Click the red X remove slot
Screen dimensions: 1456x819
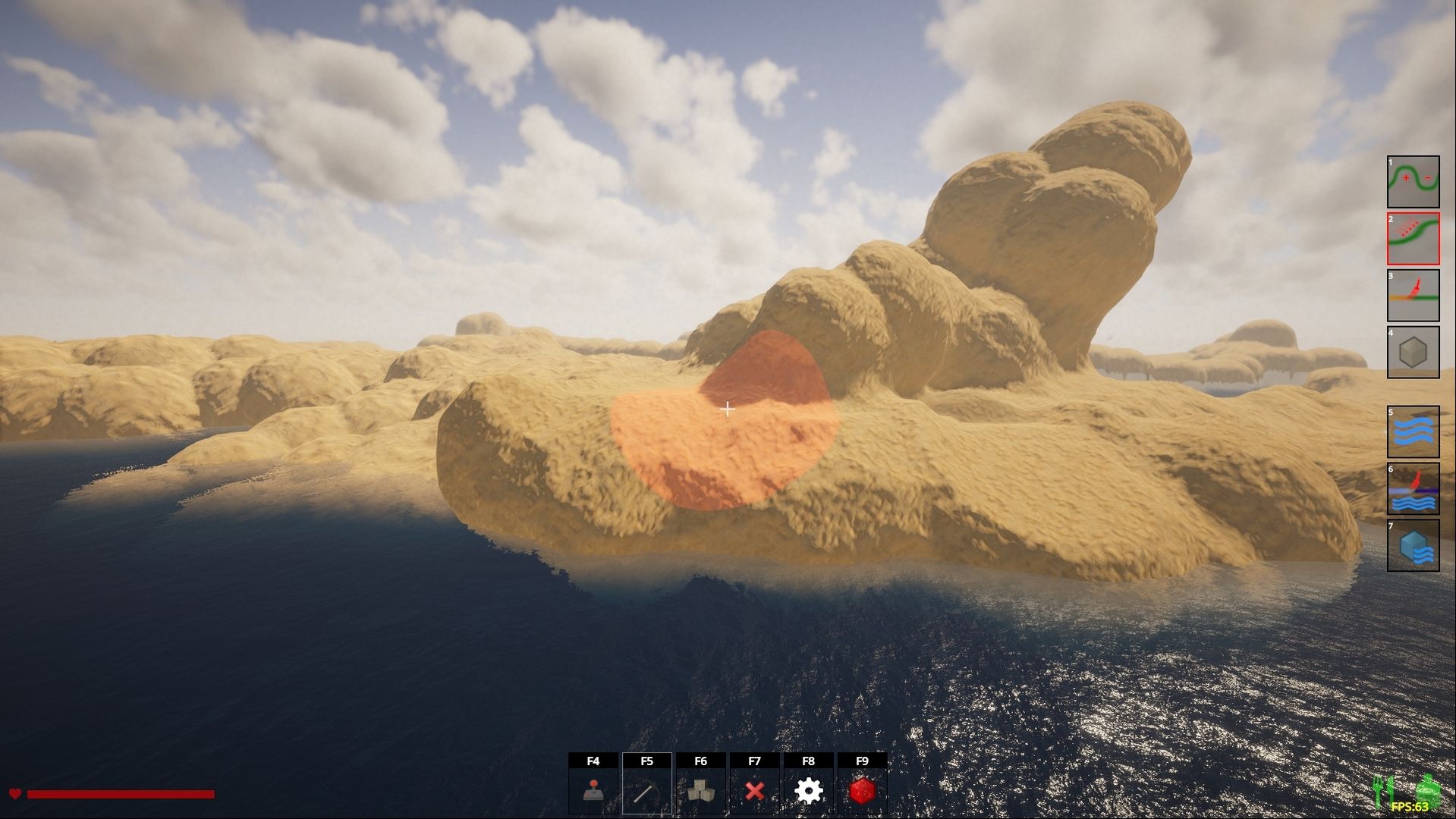[x=754, y=790]
